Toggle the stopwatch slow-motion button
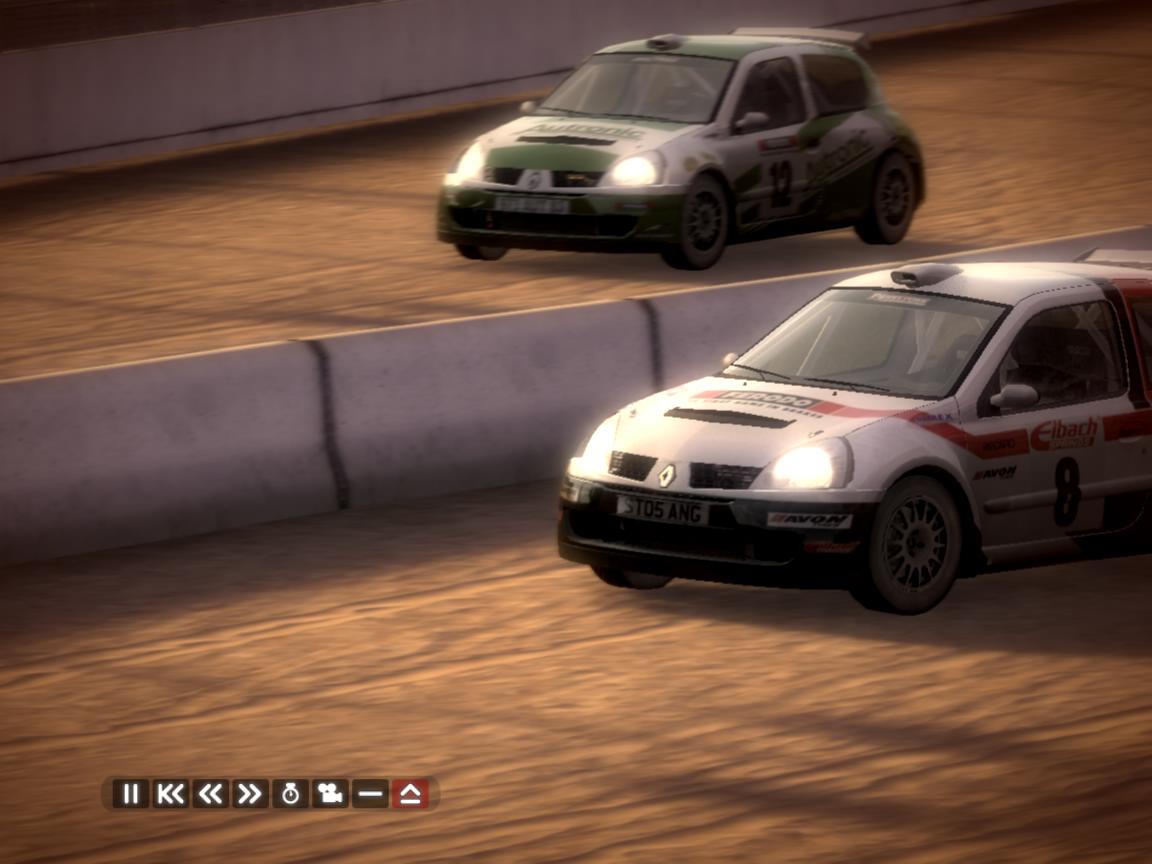Image resolution: width=1152 pixels, height=864 pixels. pos(290,794)
